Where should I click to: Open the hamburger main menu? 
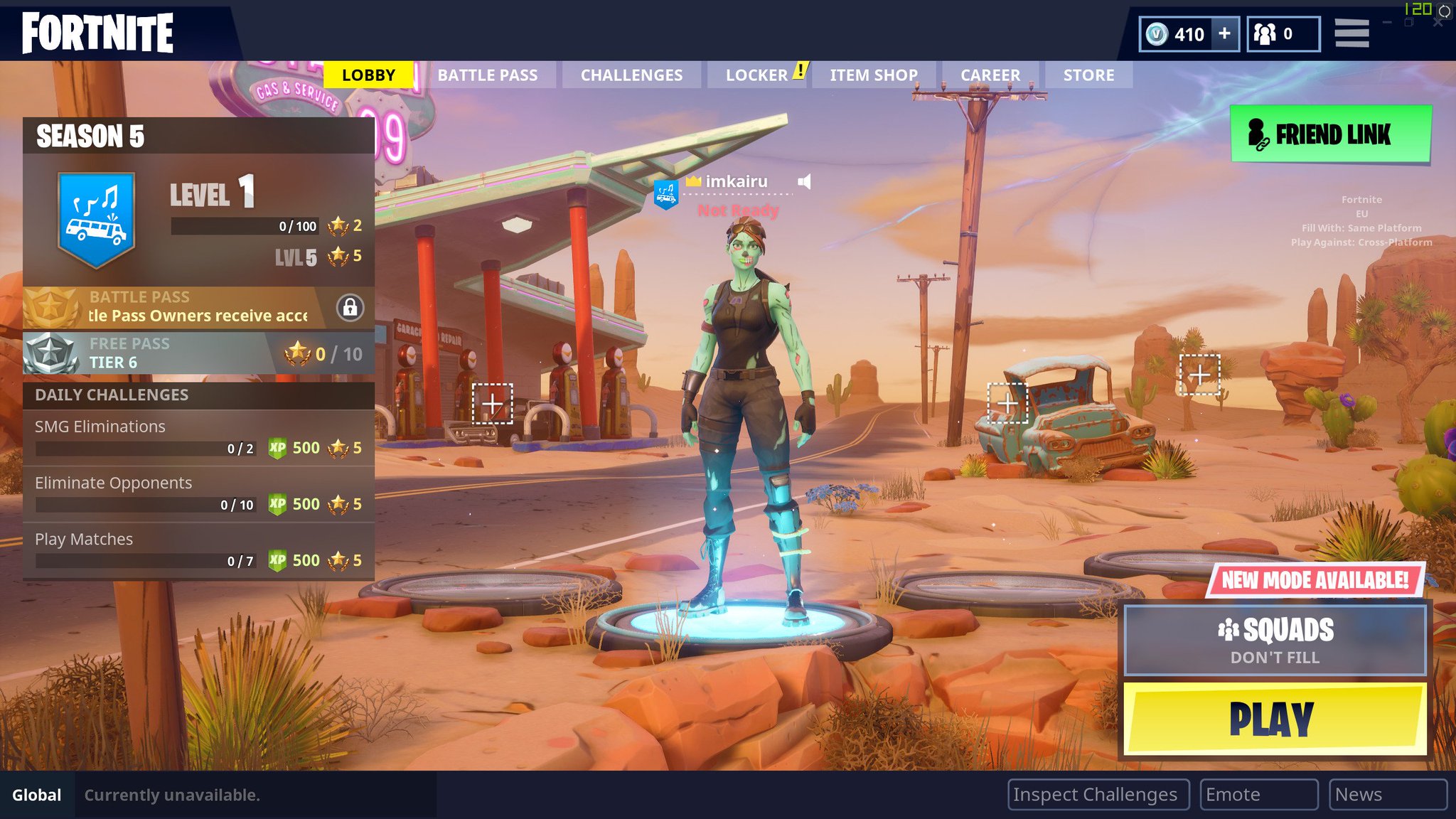tap(1351, 33)
